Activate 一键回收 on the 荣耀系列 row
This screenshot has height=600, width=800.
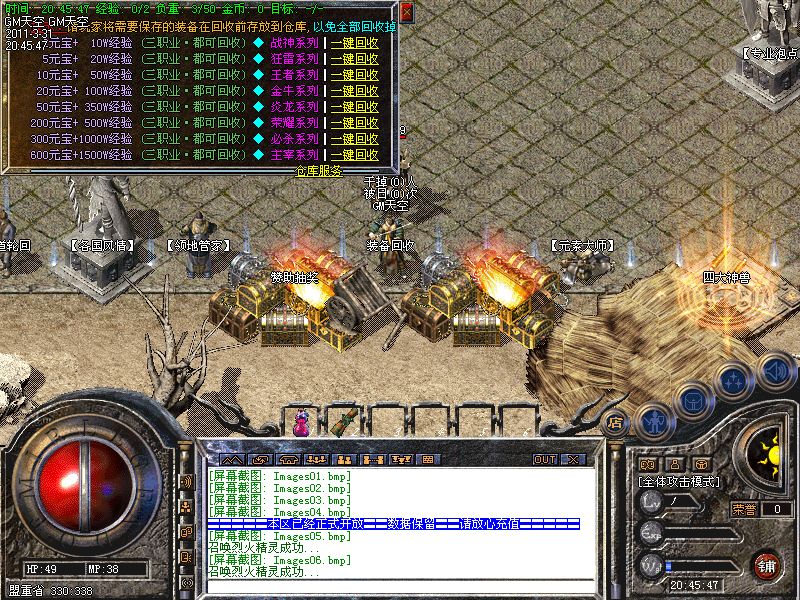354,123
